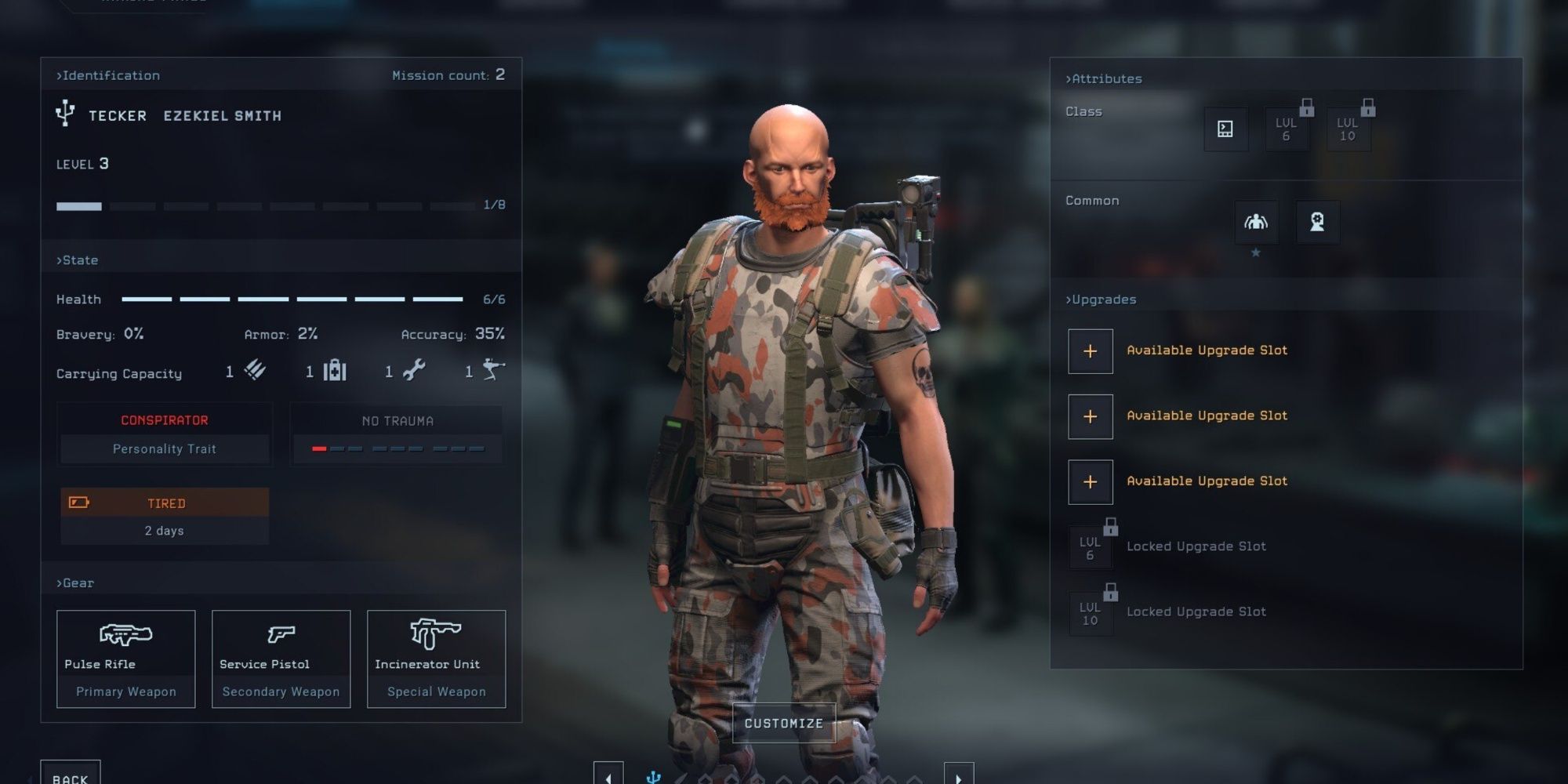Select the starred physical attribute icon under Common
1568x784 pixels.
click(x=1257, y=222)
